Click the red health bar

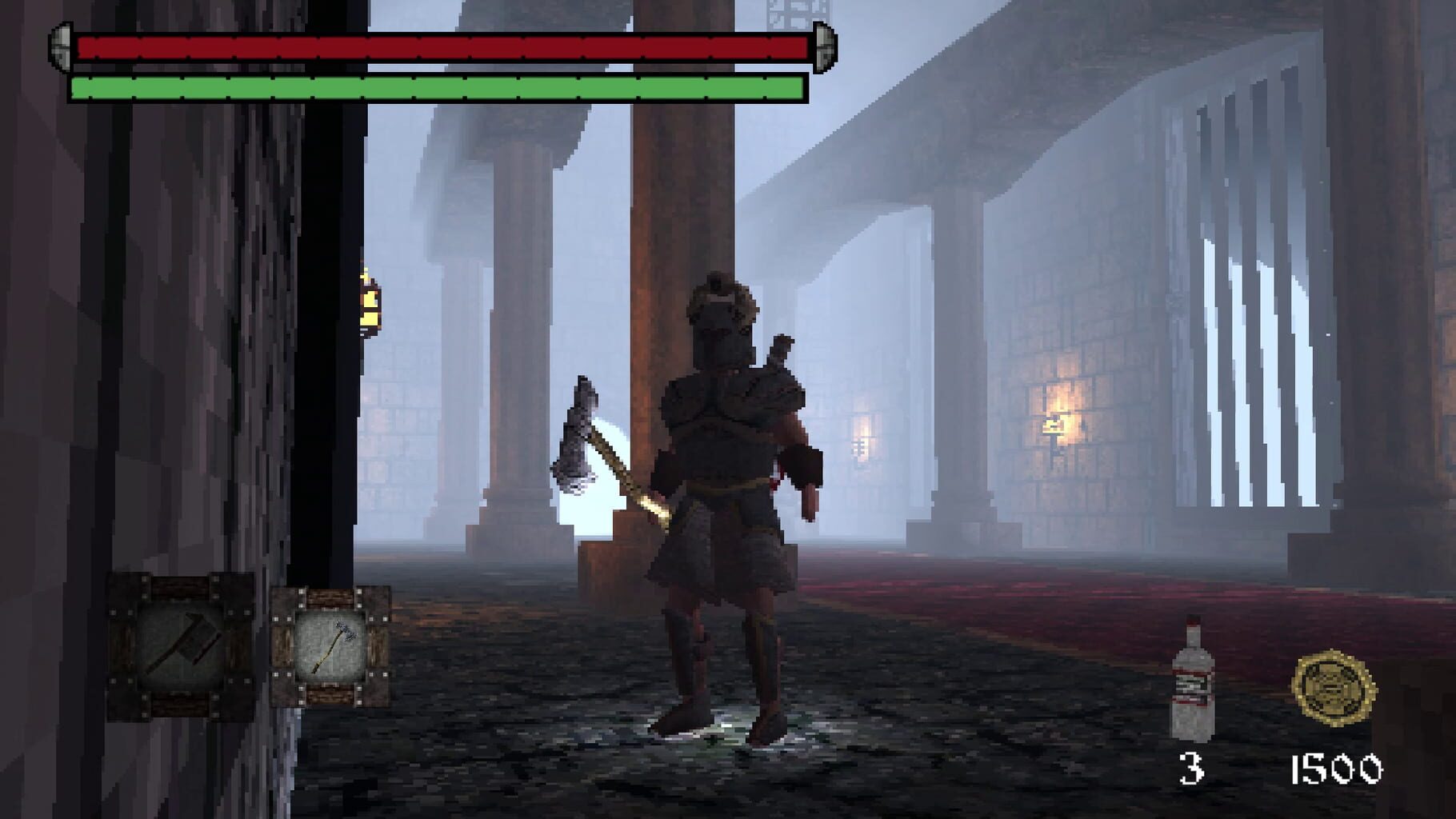pyautogui.click(x=440, y=50)
